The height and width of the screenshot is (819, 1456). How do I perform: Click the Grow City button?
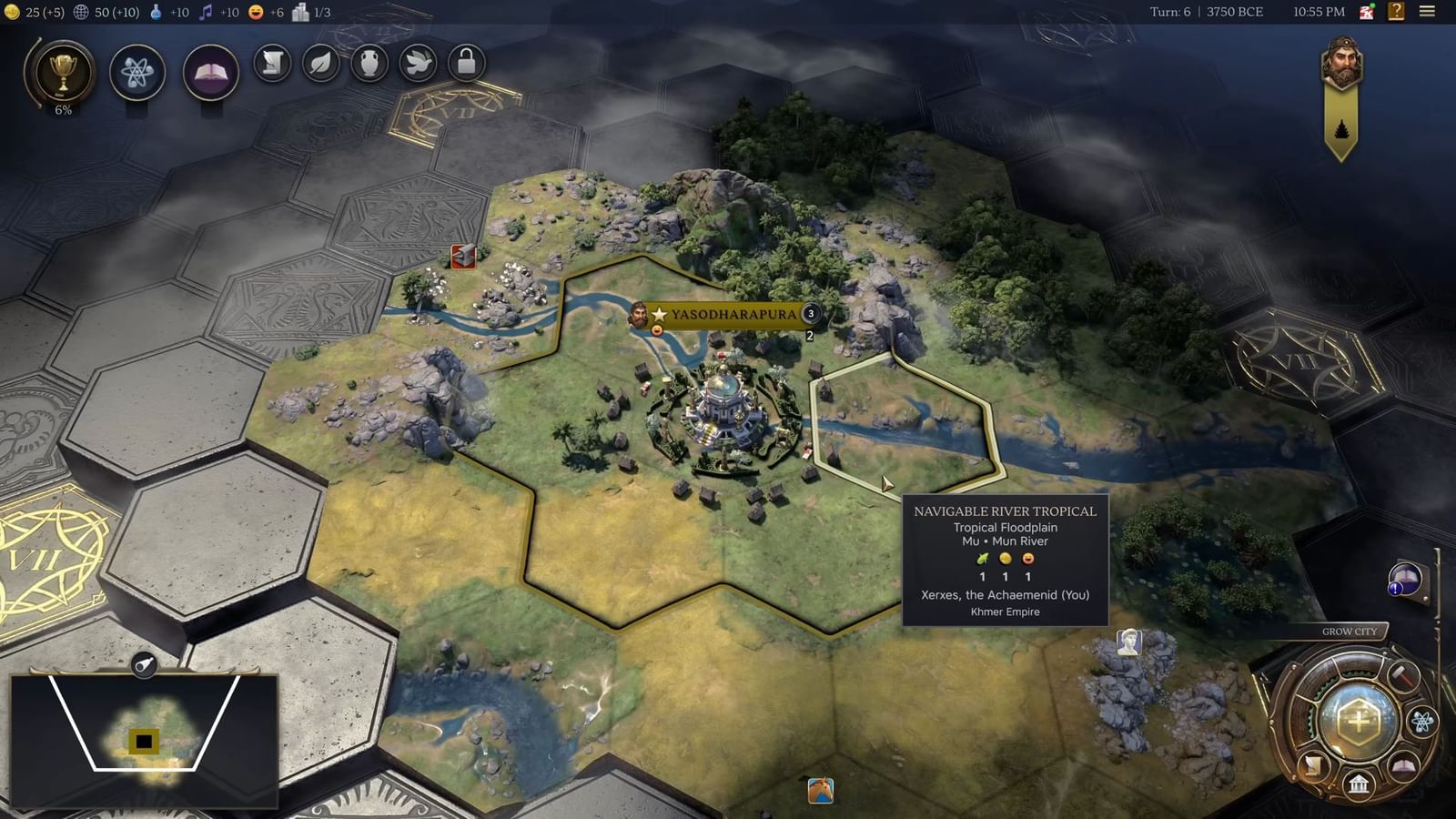click(1350, 630)
